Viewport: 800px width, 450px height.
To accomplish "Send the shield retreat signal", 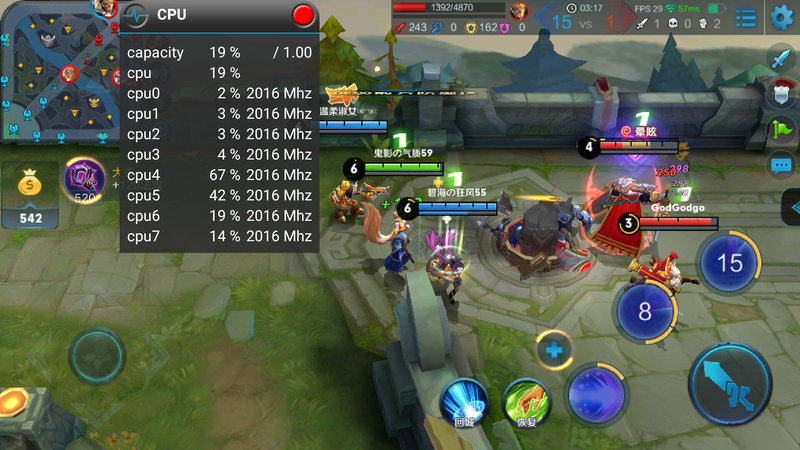I will coord(782,94).
